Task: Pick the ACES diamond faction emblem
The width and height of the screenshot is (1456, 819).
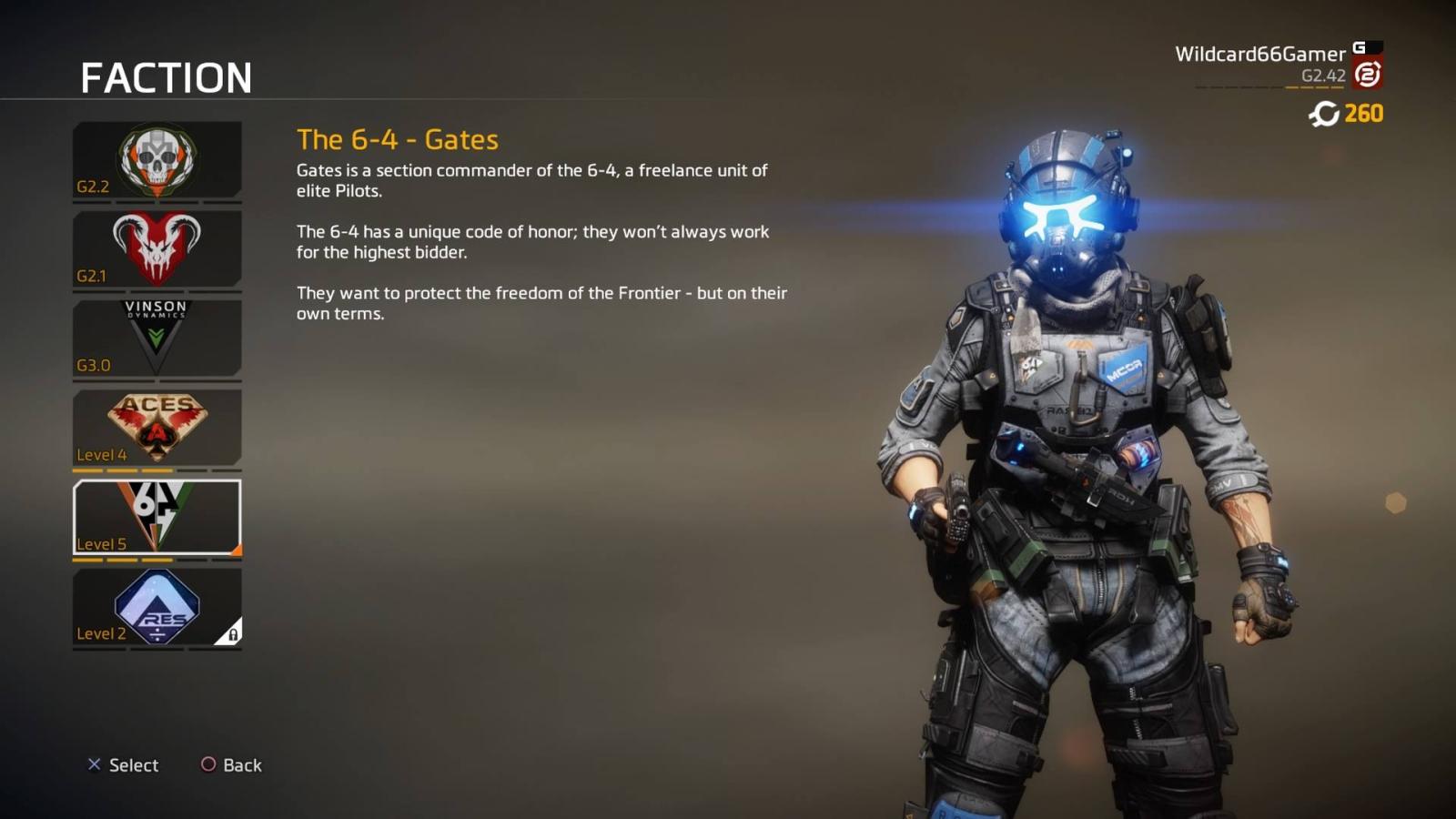Action: tap(157, 423)
